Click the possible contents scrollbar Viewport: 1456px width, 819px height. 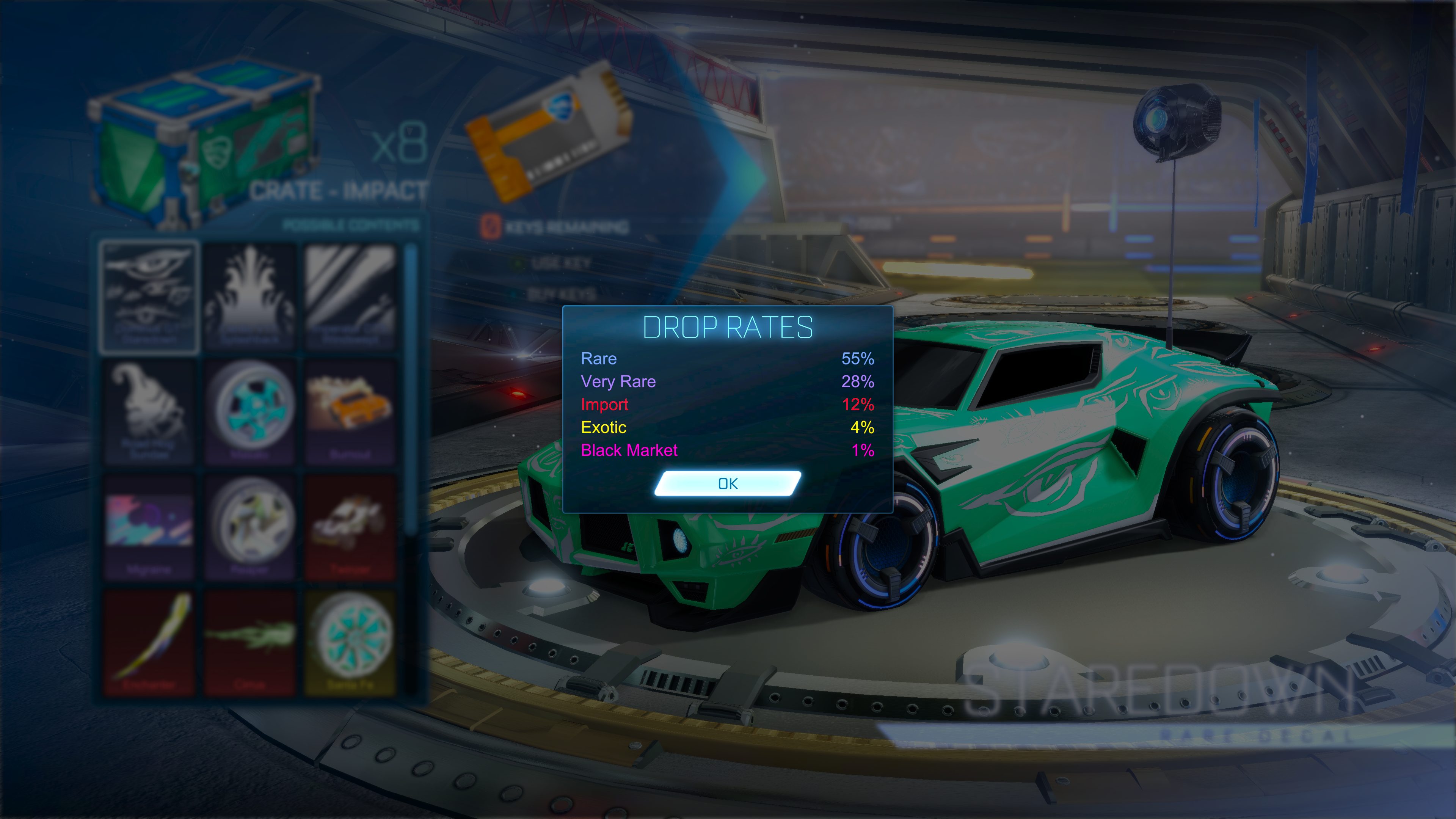click(x=411, y=390)
